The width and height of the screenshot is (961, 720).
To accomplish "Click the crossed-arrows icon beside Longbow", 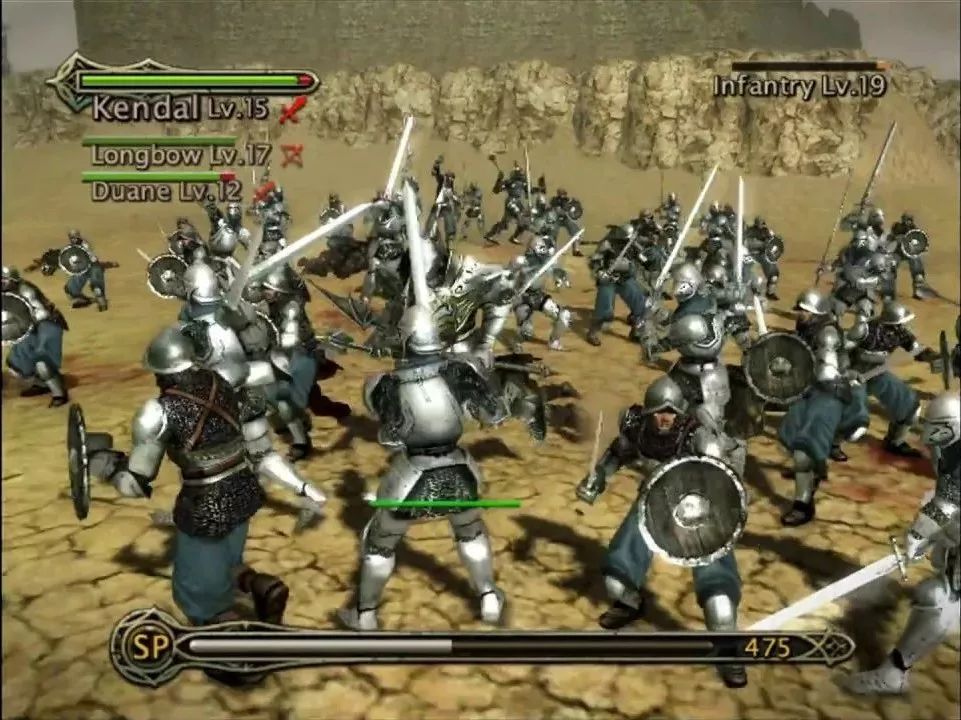I will pyautogui.click(x=292, y=155).
